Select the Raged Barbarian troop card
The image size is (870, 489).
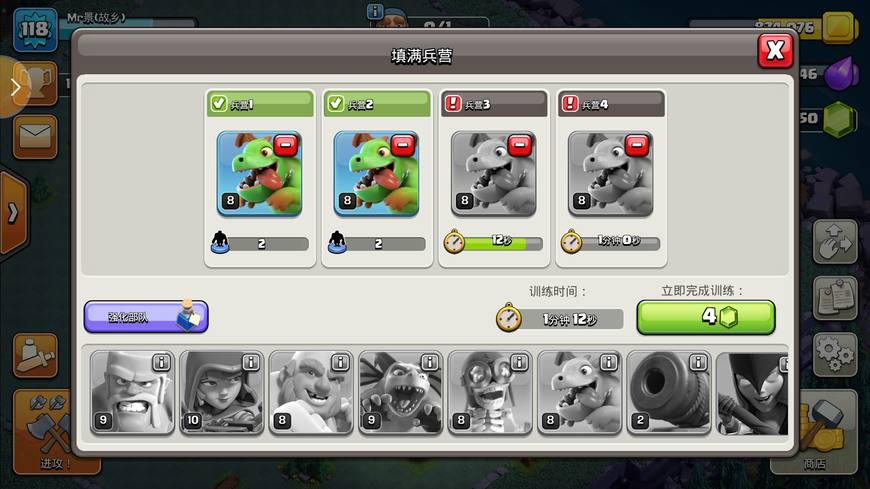pyautogui.click(x=132, y=392)
